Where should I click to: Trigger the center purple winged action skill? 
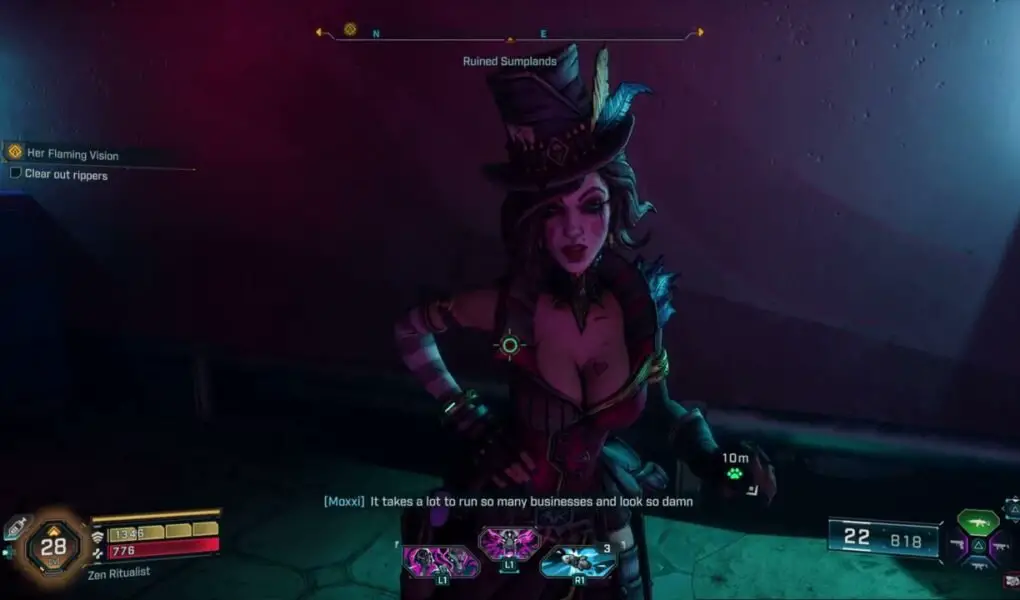tap(510, 545)
